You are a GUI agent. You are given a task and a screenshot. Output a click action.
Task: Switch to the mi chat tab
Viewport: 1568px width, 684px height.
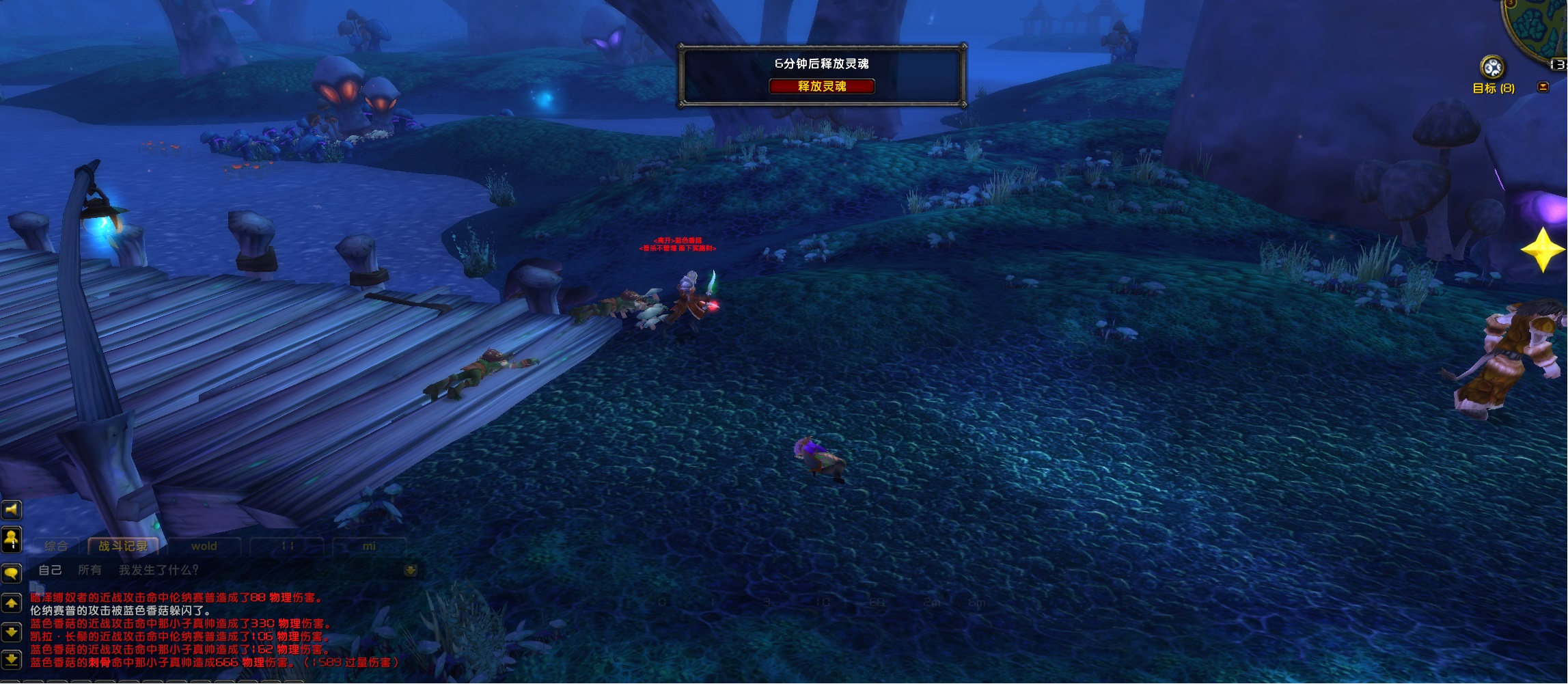pyautogui.click(x=369, y=546)
